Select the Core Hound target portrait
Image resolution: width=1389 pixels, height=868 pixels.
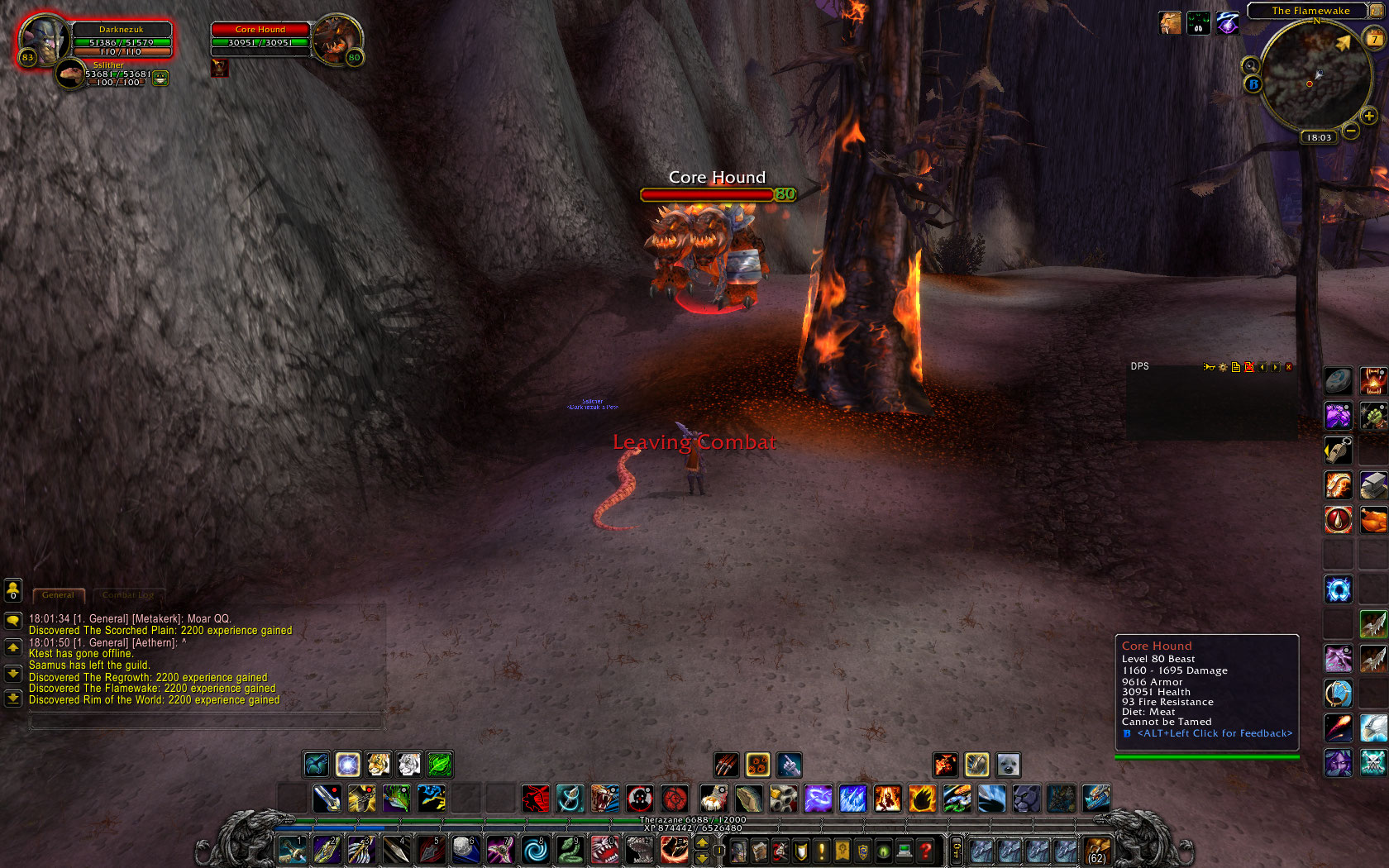pyautogui.click(x=339, y=37)
